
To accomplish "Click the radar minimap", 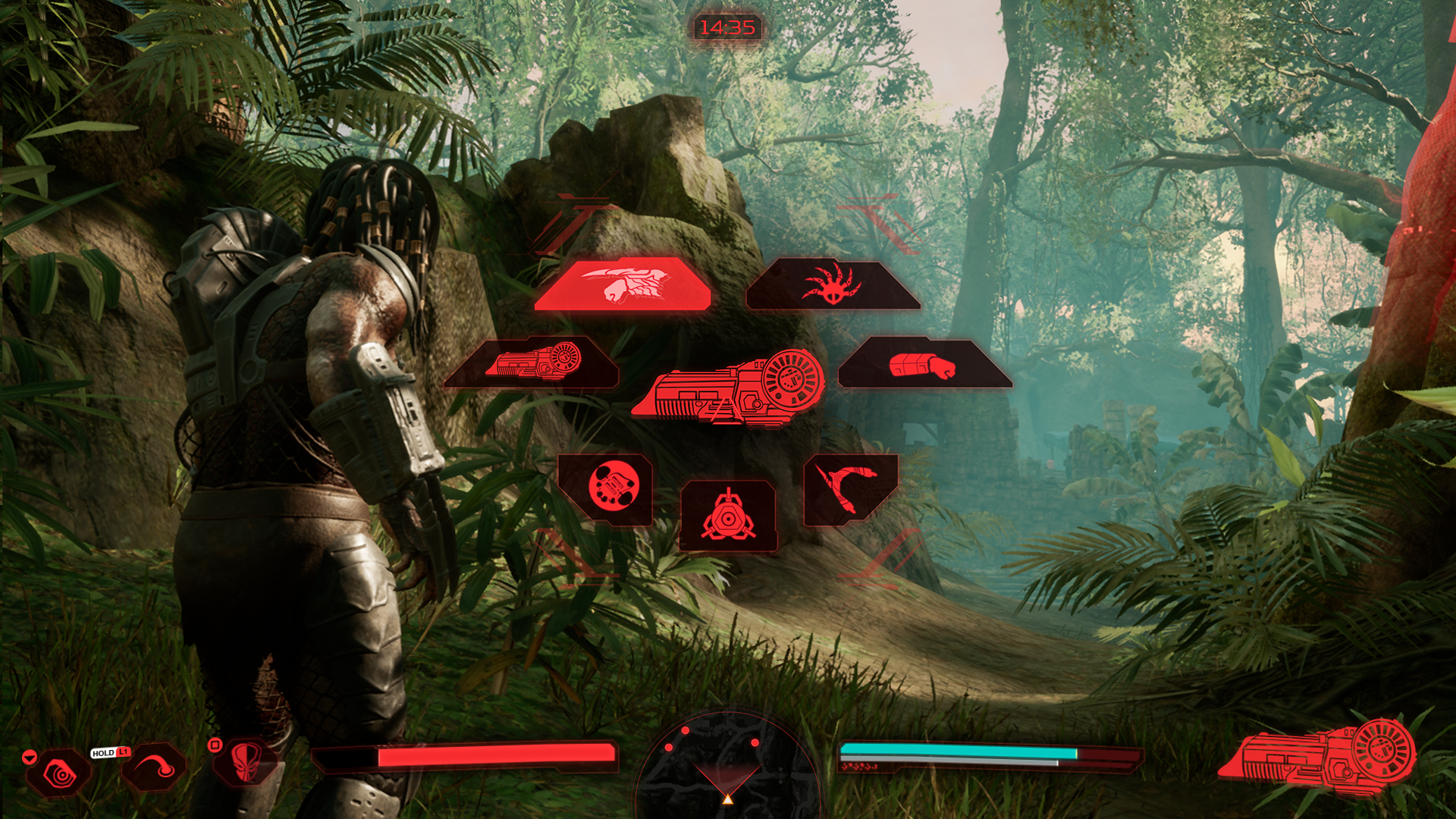I will (727, 766).
